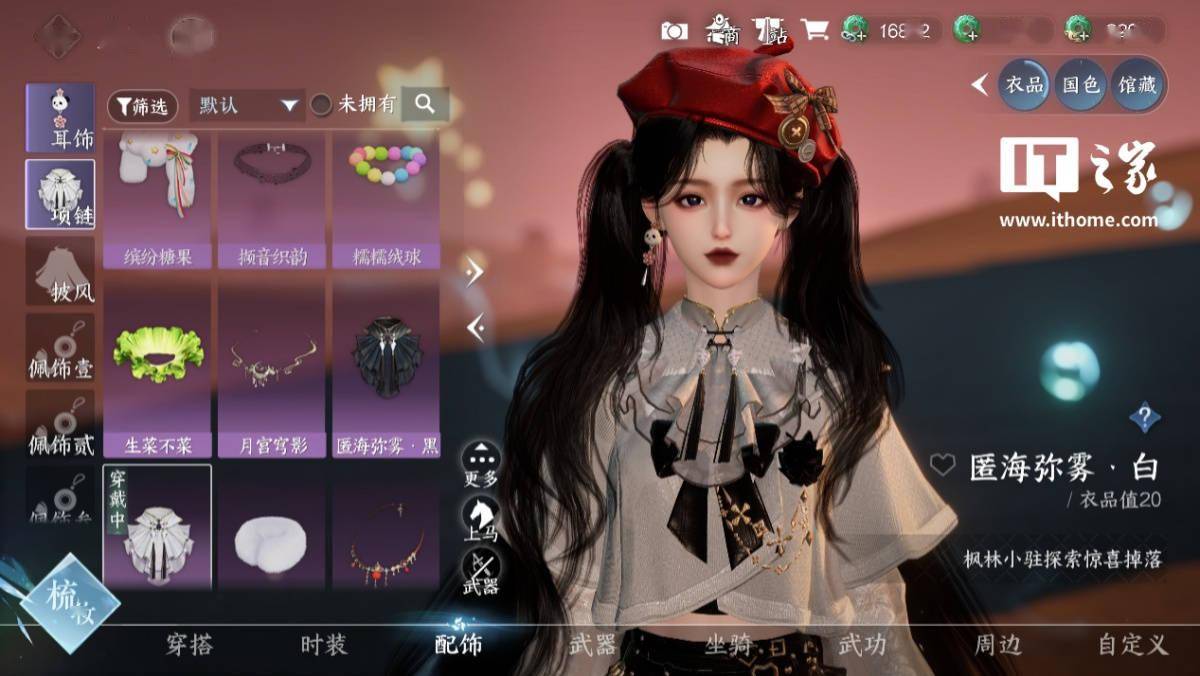The height and width of the screenshot is (676, 1200).
Task: Select the 披风 cloak category
Action: click(61, 271)
